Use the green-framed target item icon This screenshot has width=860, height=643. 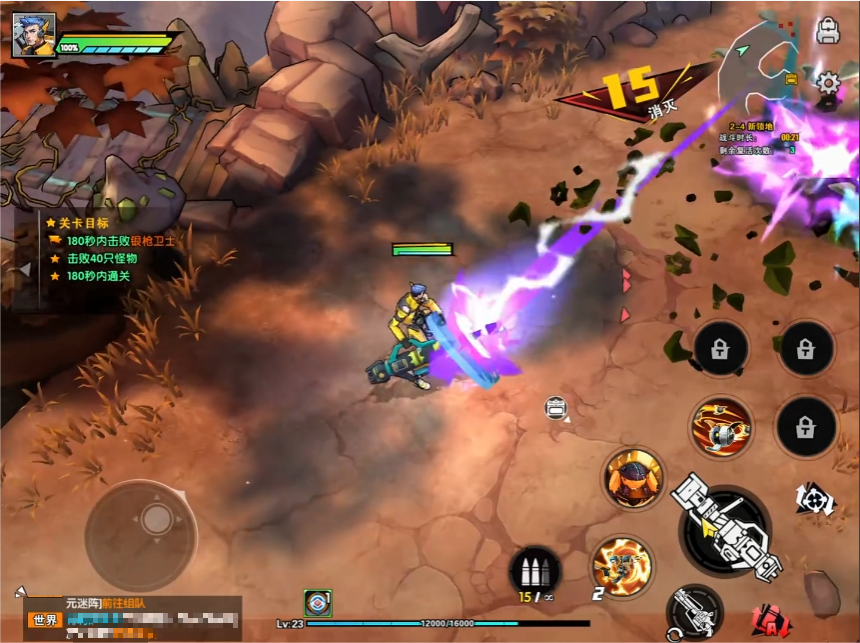[318, 603]
